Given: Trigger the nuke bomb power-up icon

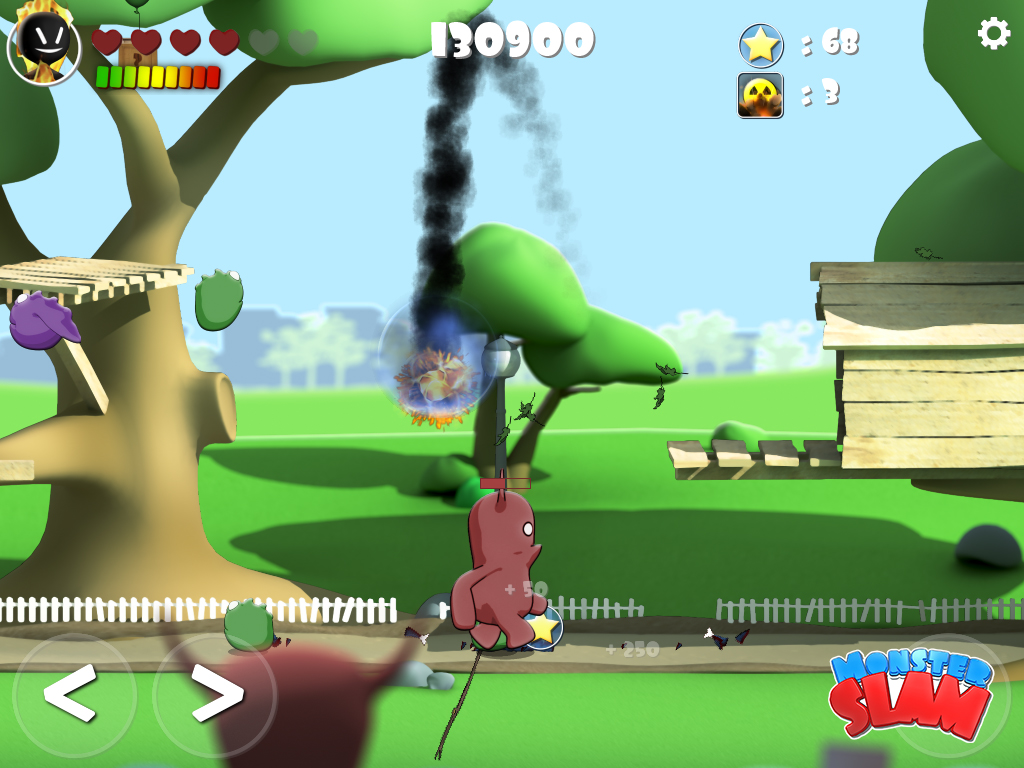Looking at the screenshot, I should (760, 95).
